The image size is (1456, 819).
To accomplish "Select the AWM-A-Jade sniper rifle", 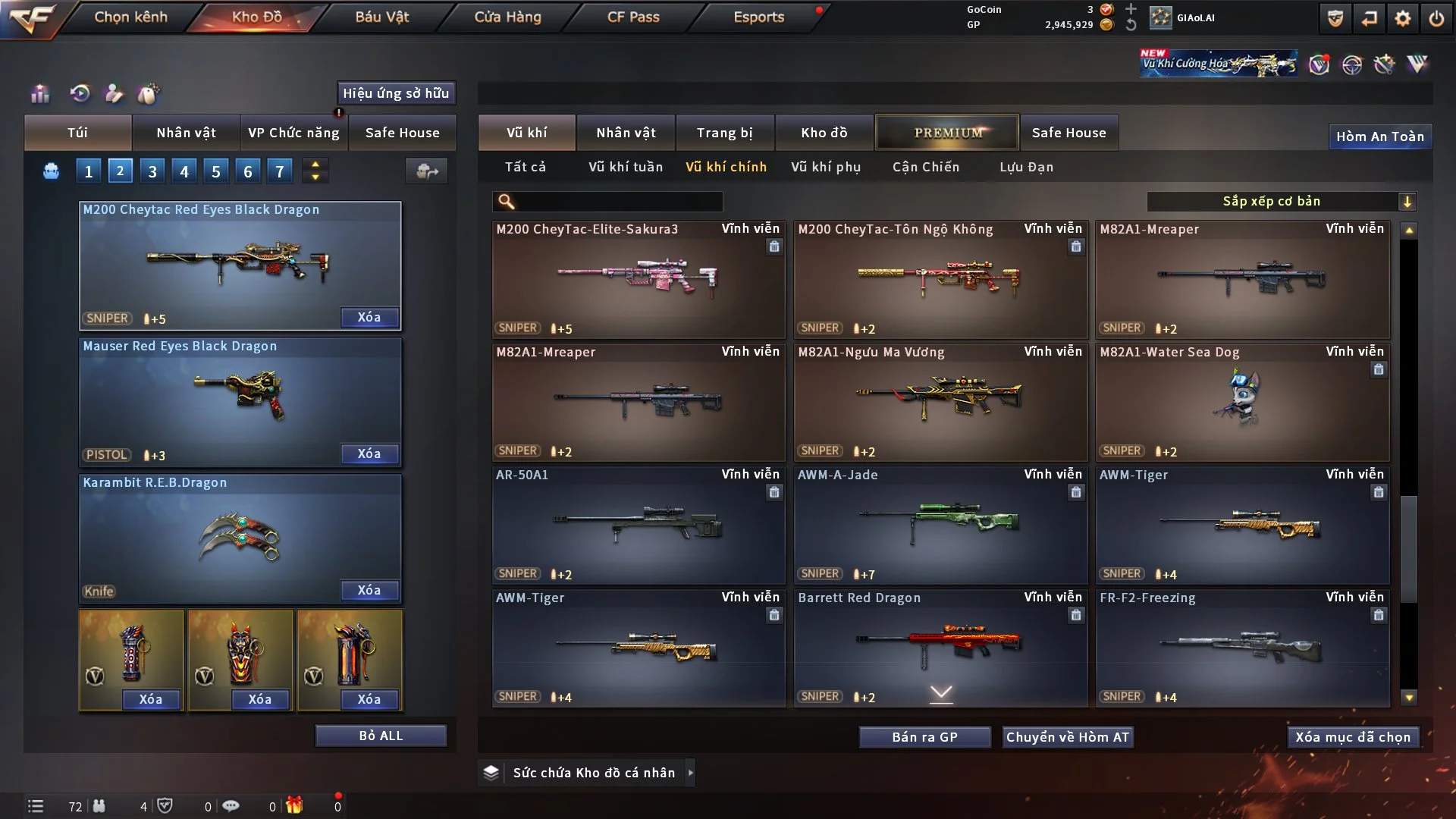I will point(940,525).
